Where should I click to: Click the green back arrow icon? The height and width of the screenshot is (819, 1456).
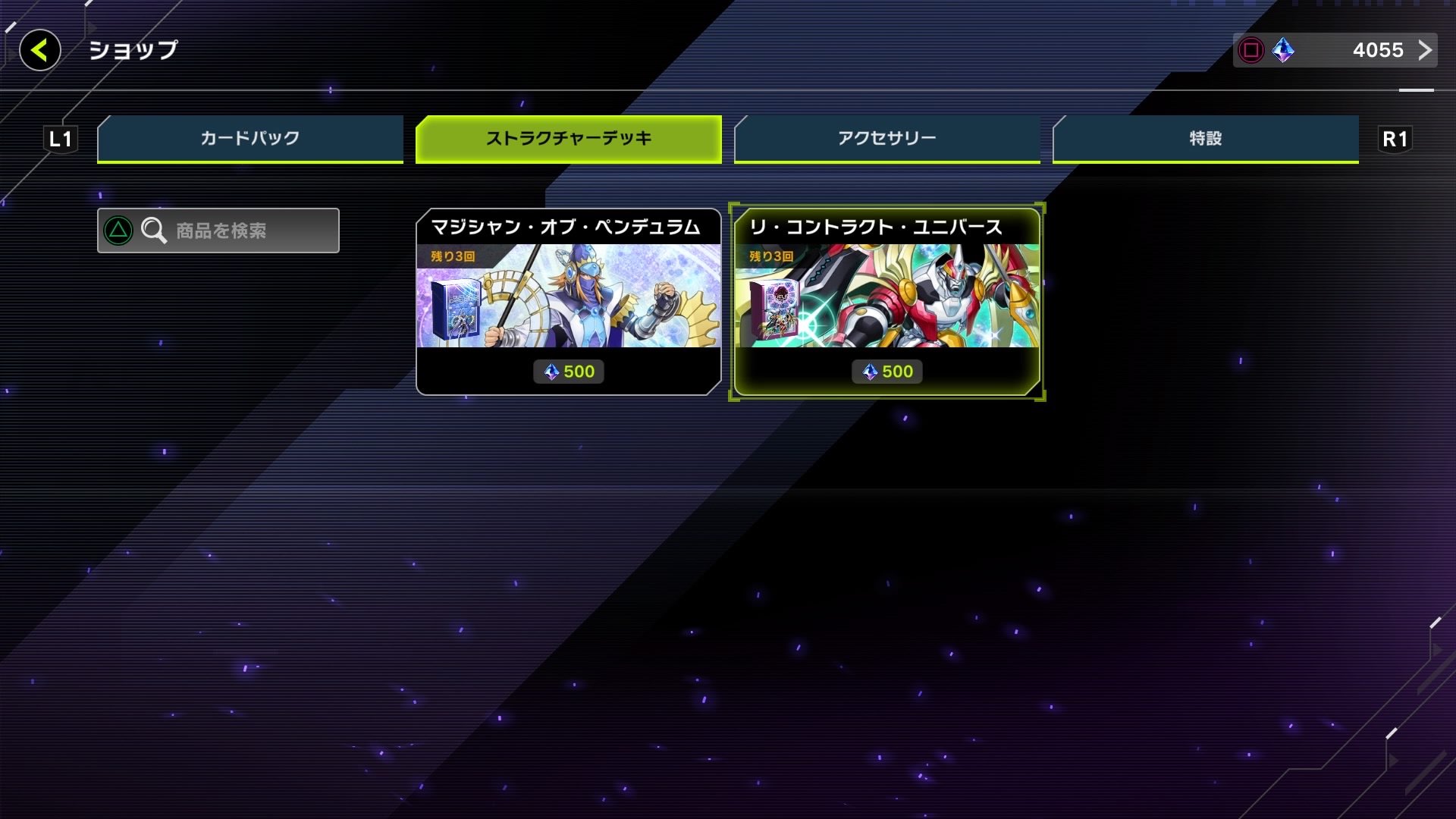38,51
